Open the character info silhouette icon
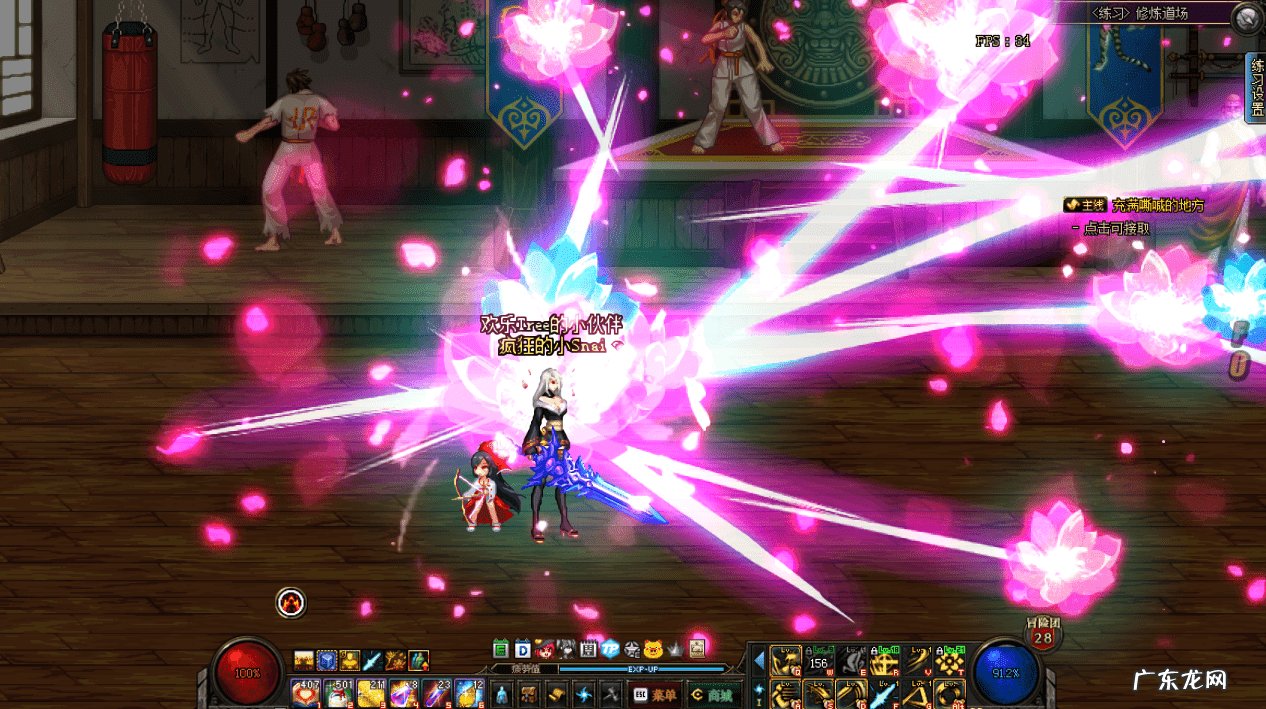 pyautogui.click(x=502, y=694)
